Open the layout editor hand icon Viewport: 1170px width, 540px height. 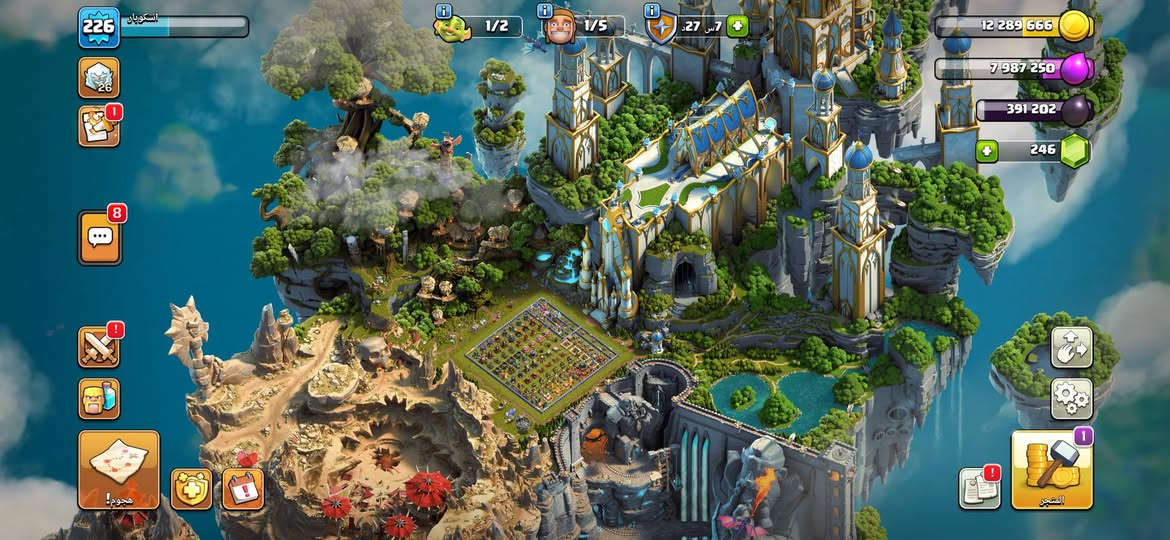(x=1071, y=347)
